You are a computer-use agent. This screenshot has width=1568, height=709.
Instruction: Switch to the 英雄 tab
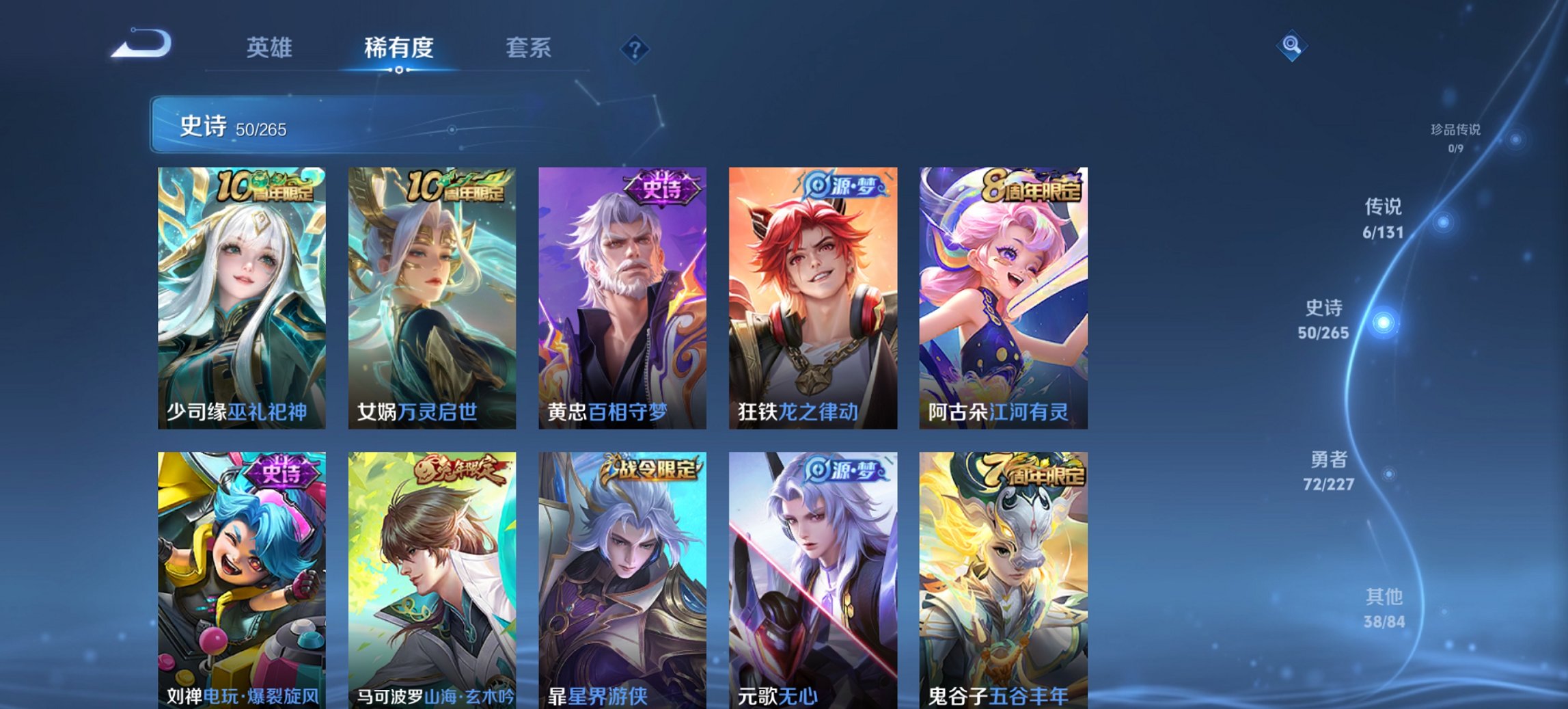(271, 48)
